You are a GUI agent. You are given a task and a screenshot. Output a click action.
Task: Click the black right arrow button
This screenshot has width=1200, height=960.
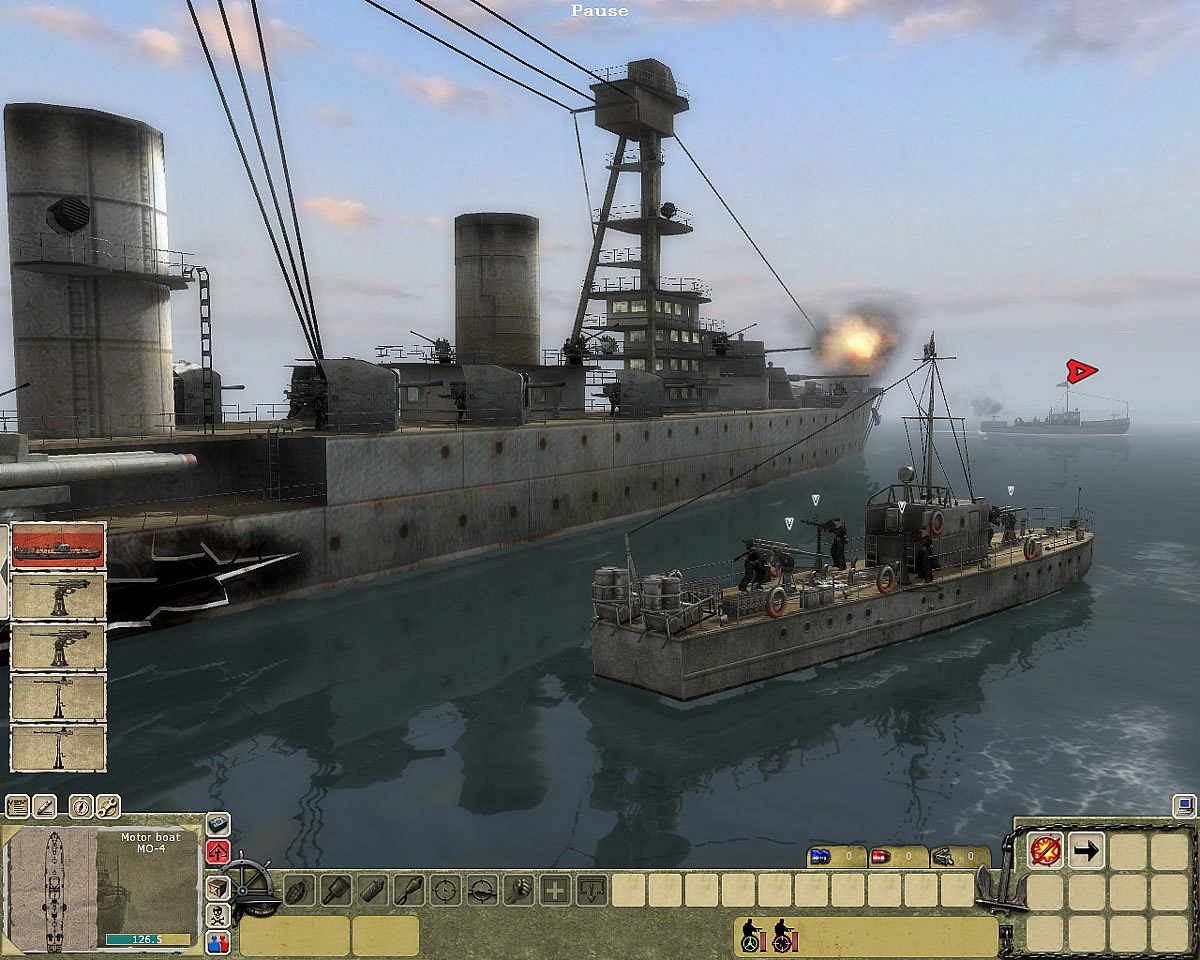point(1086,852)
